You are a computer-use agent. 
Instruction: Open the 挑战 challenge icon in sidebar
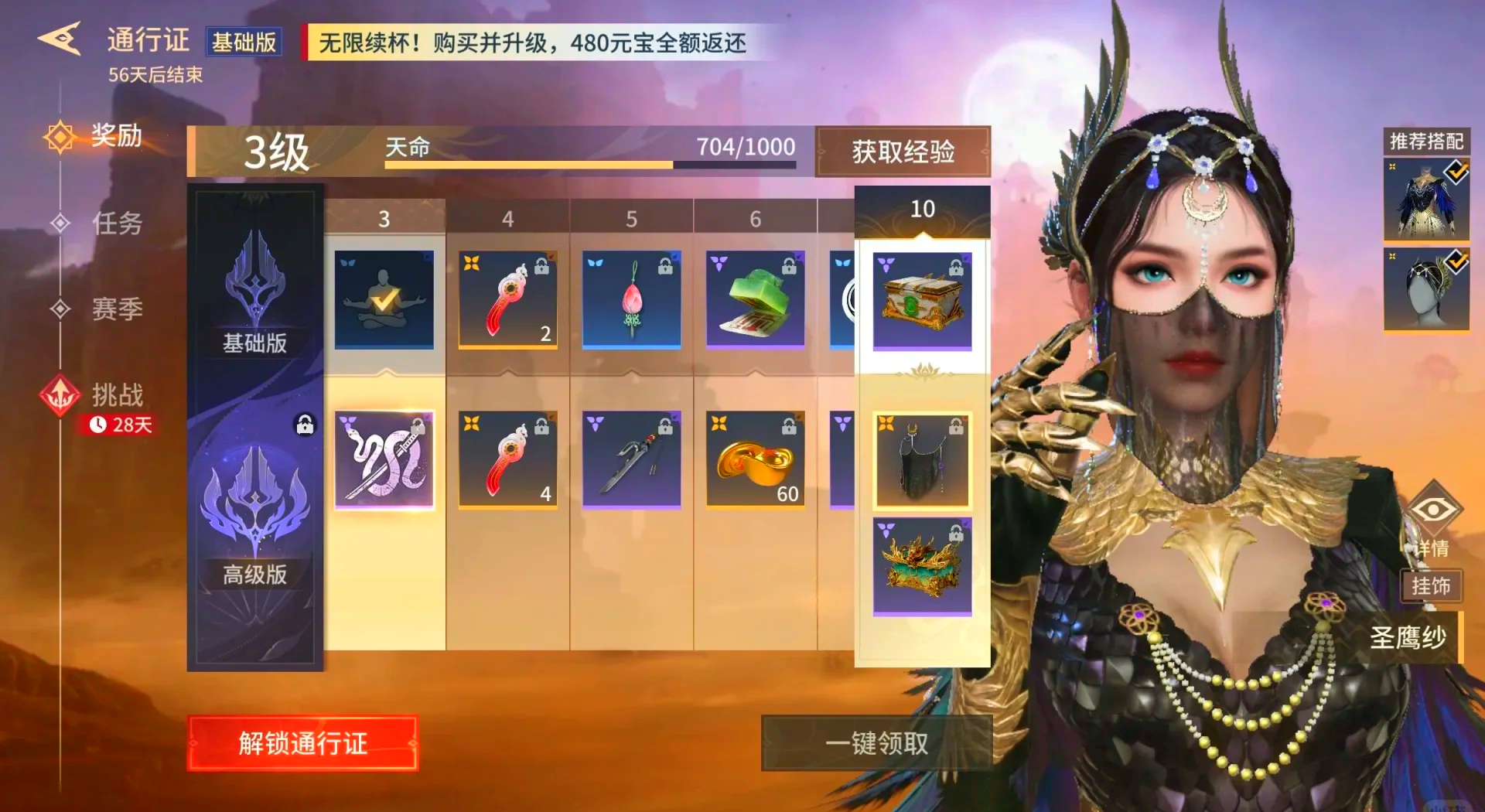point(60,395)
